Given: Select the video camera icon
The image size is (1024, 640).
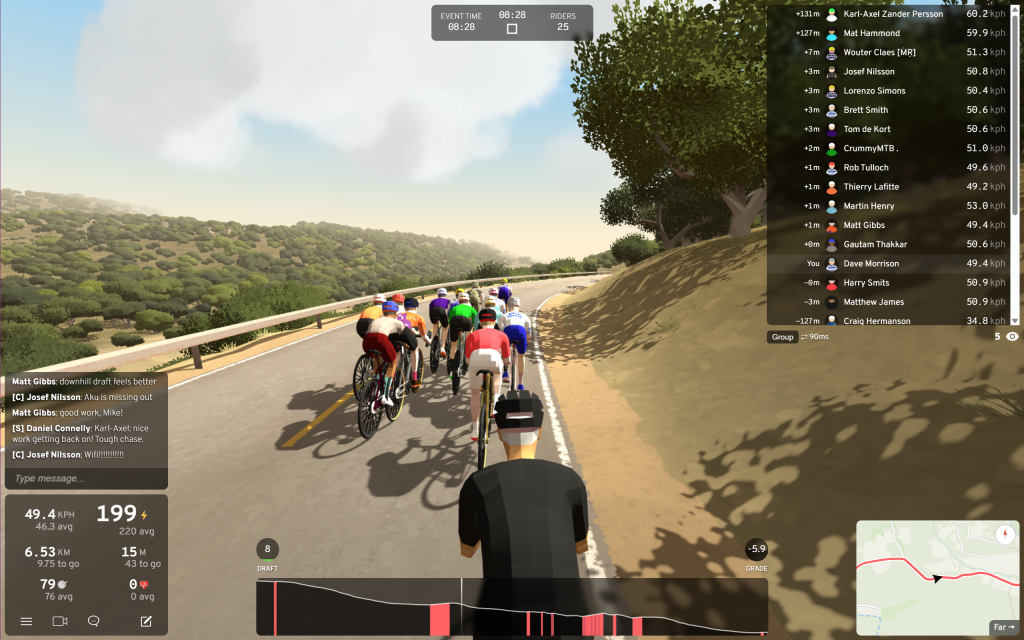Looking at the screenshot, I should coord(60,621).
